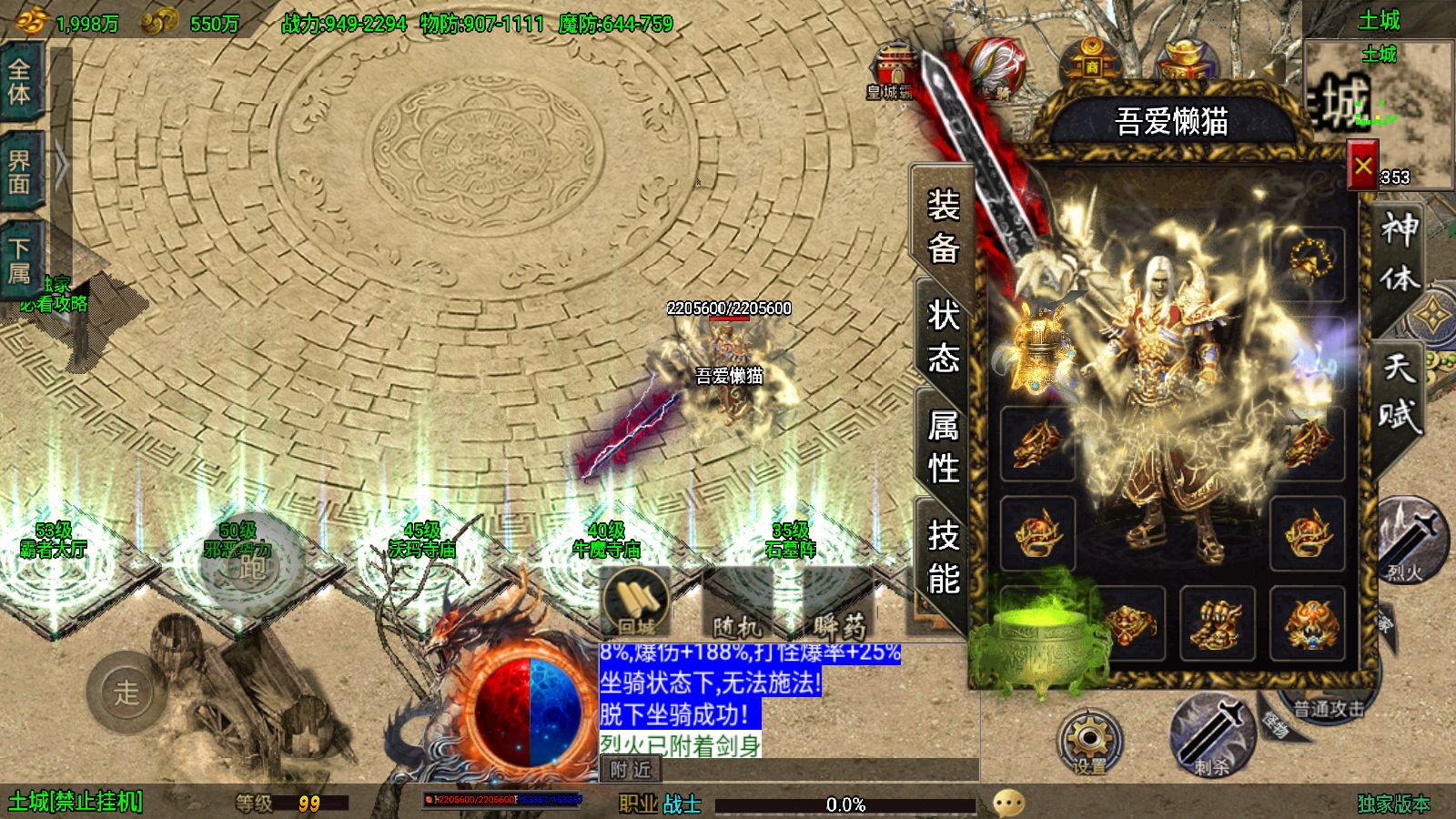This screenshot has height=819, width=1456.
Task: Open the 神体 divine body tab
Action: pyautogui.click(x=1399, y=252)
